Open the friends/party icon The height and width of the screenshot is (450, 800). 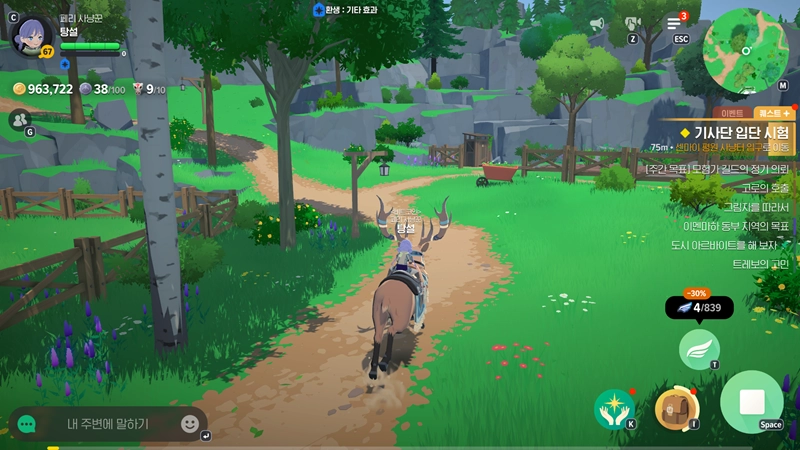(x=19, y=119)
